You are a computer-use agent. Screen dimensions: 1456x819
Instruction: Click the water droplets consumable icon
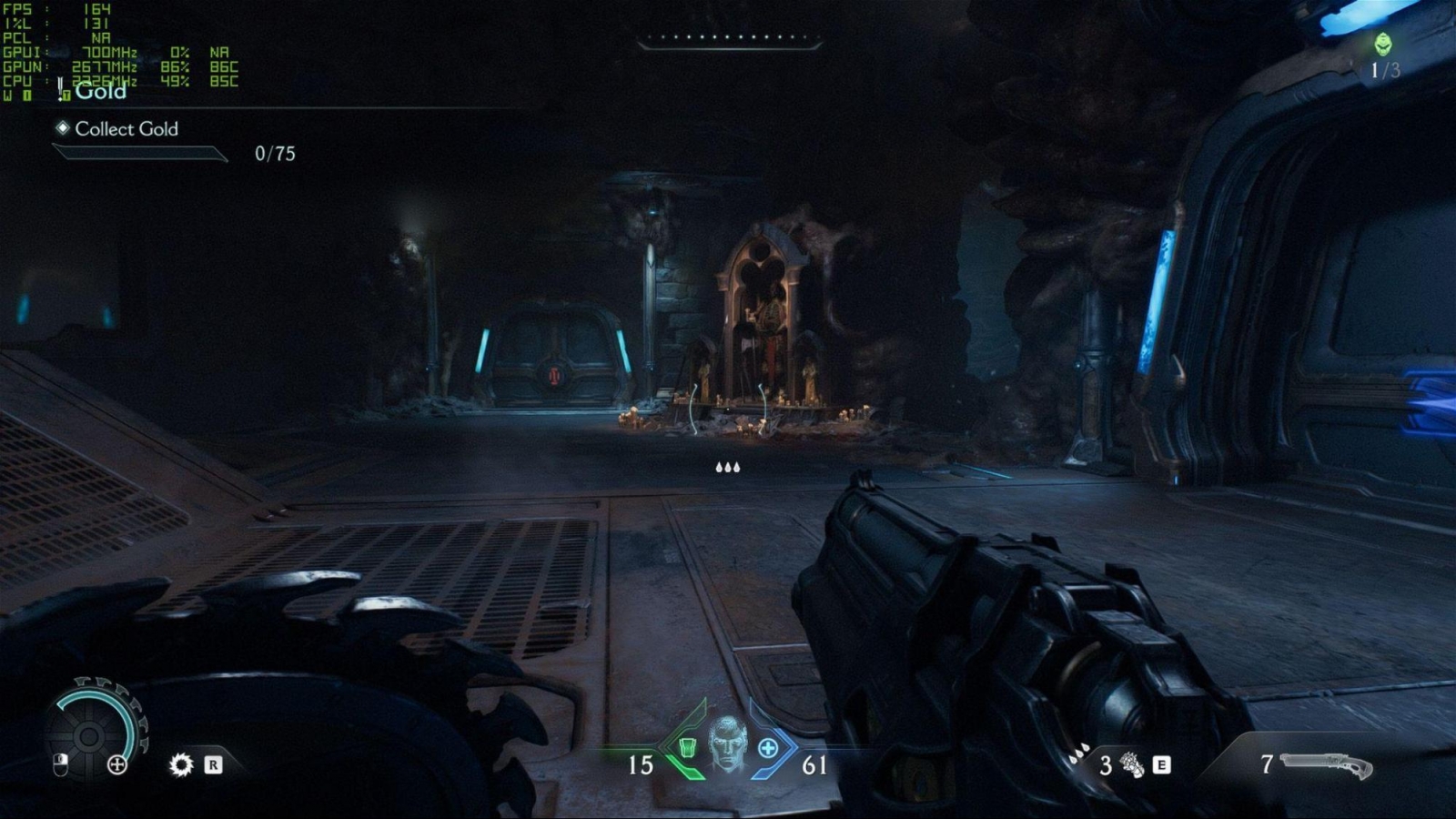click(x=1077, y=753)
